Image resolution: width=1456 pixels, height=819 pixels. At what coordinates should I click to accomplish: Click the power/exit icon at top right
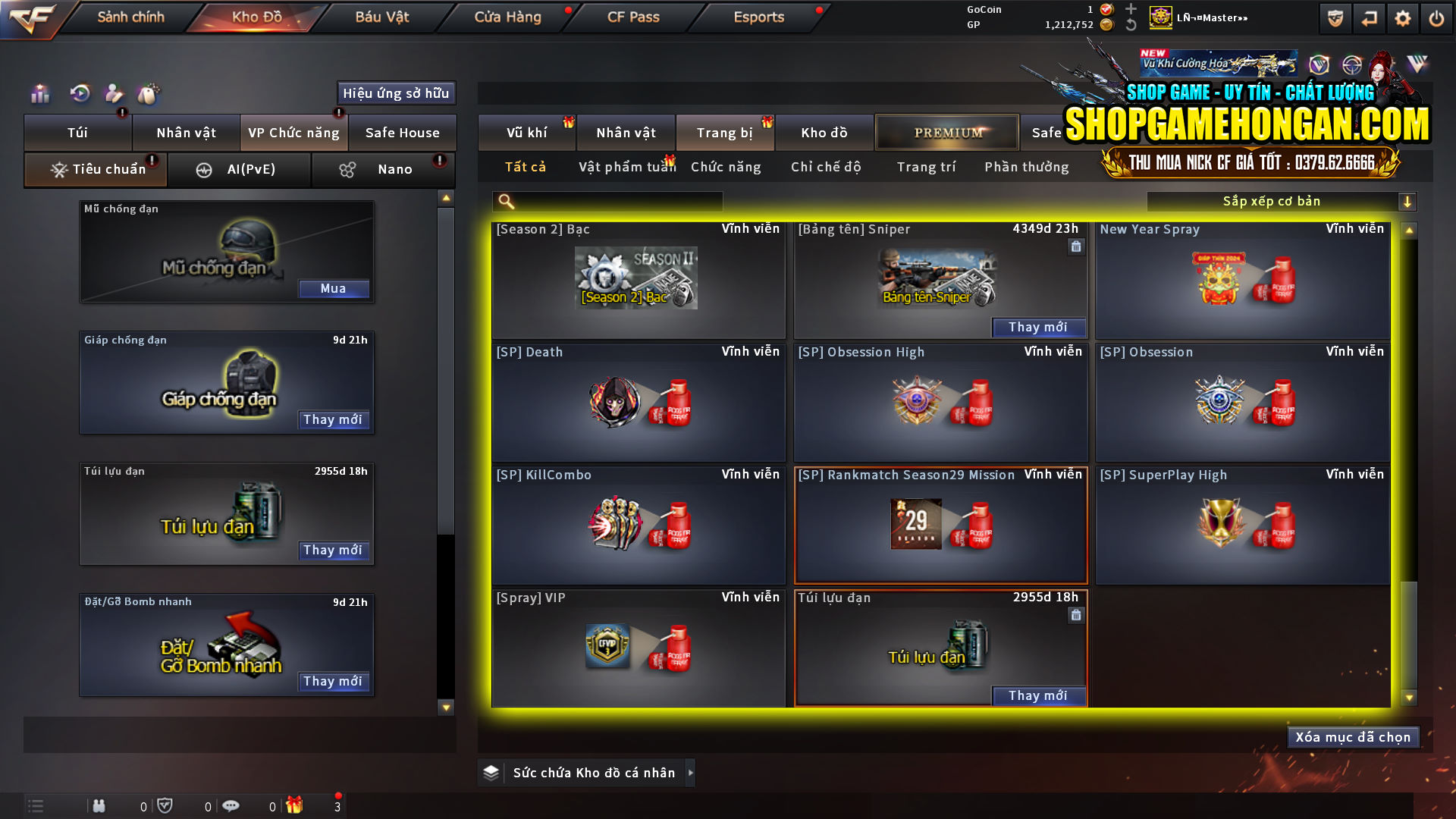[x=1437, y=17]
